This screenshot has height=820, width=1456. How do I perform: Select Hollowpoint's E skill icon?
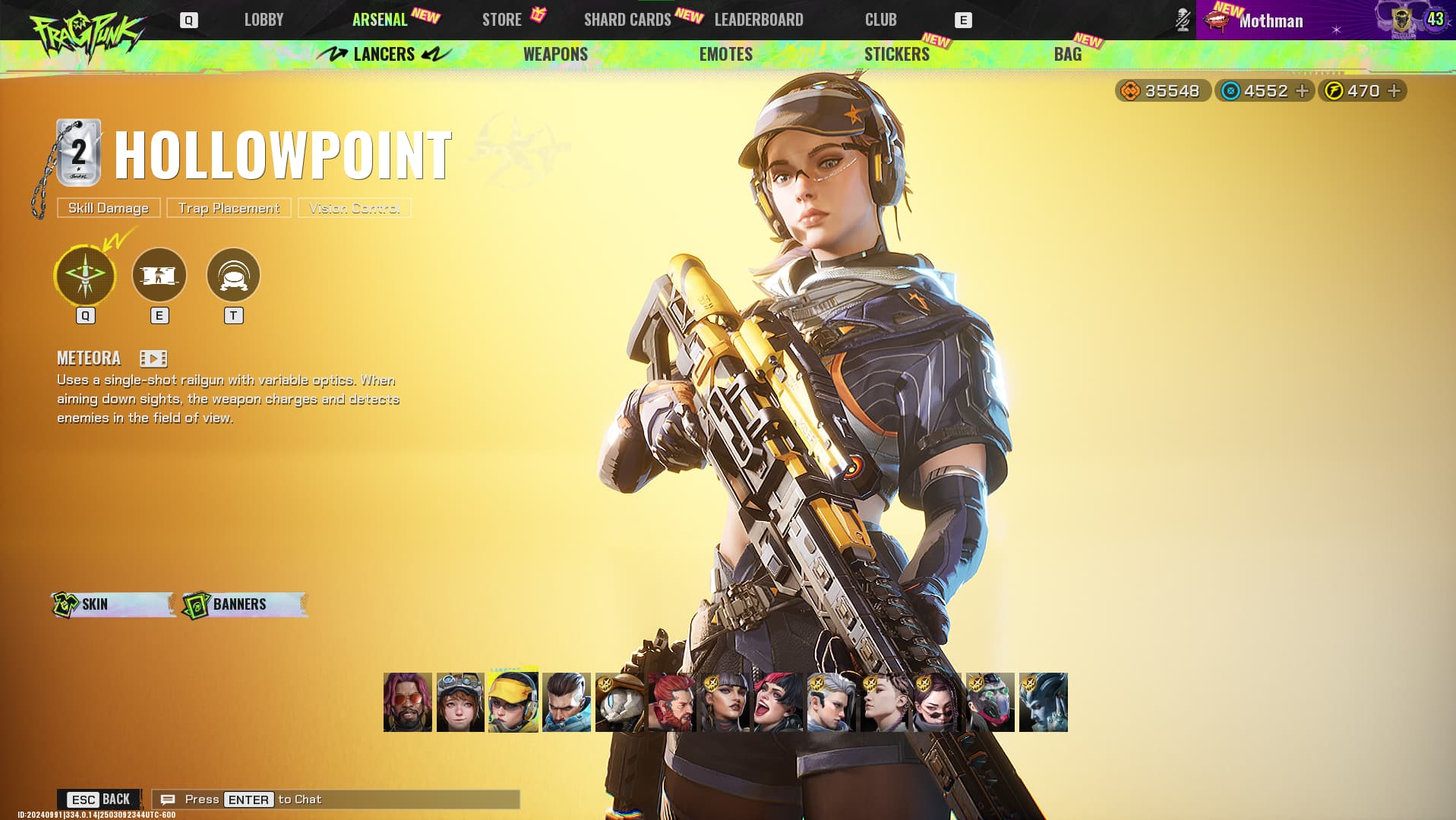[159, 275]
